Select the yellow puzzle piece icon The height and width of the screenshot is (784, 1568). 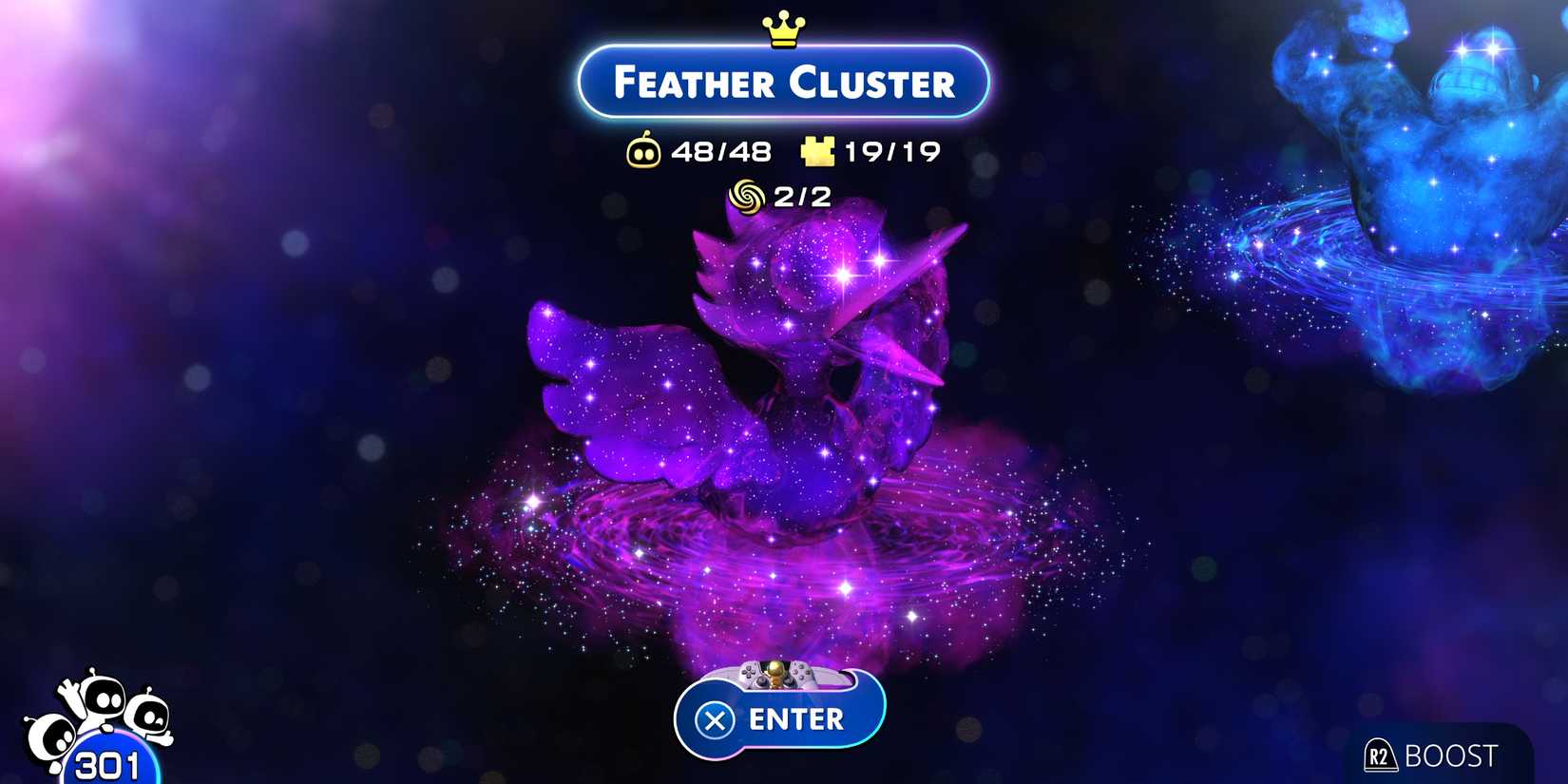(819, 150)
